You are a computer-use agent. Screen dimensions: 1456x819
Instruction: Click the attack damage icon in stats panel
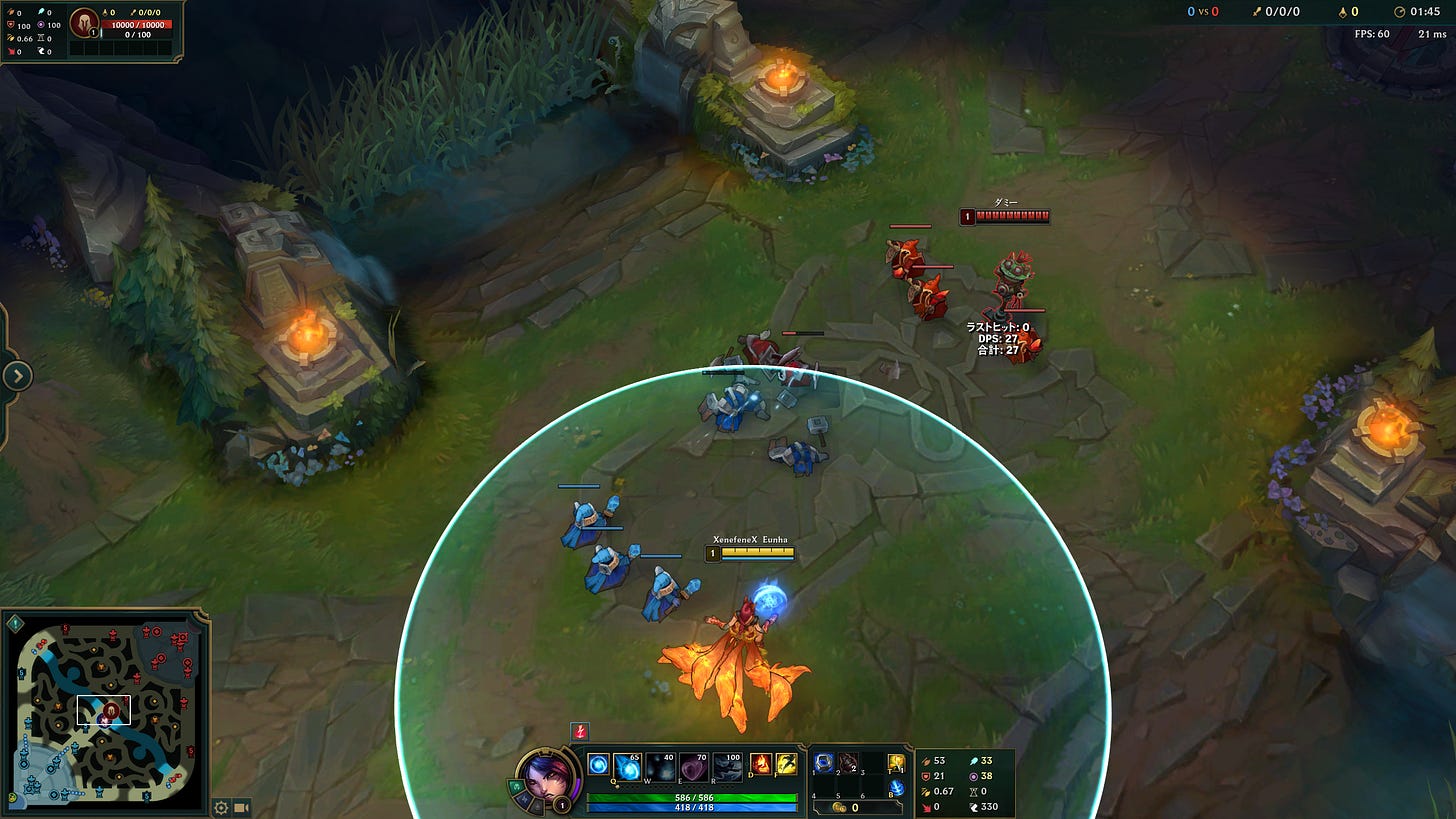click(926, 760)
